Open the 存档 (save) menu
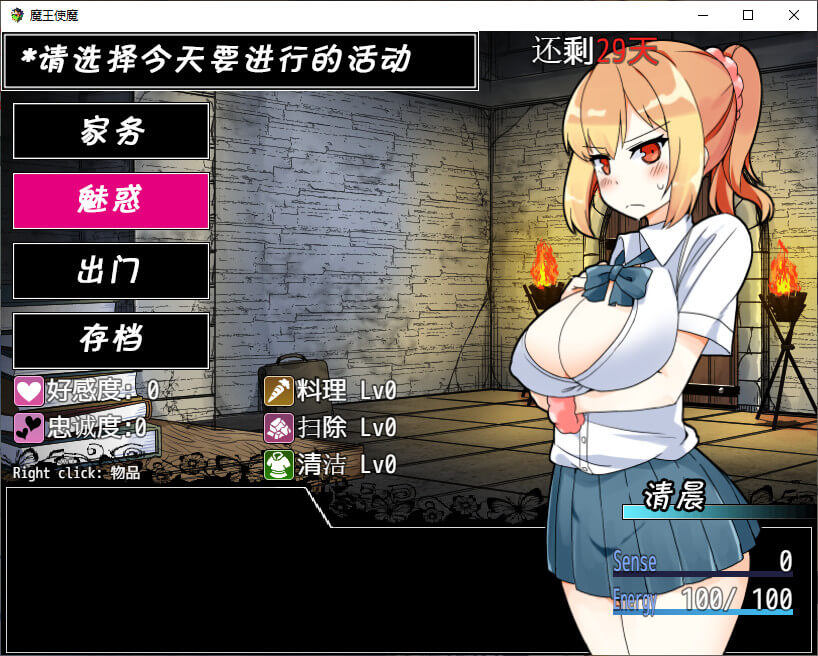Screen dimensions: 818x656 111,341
